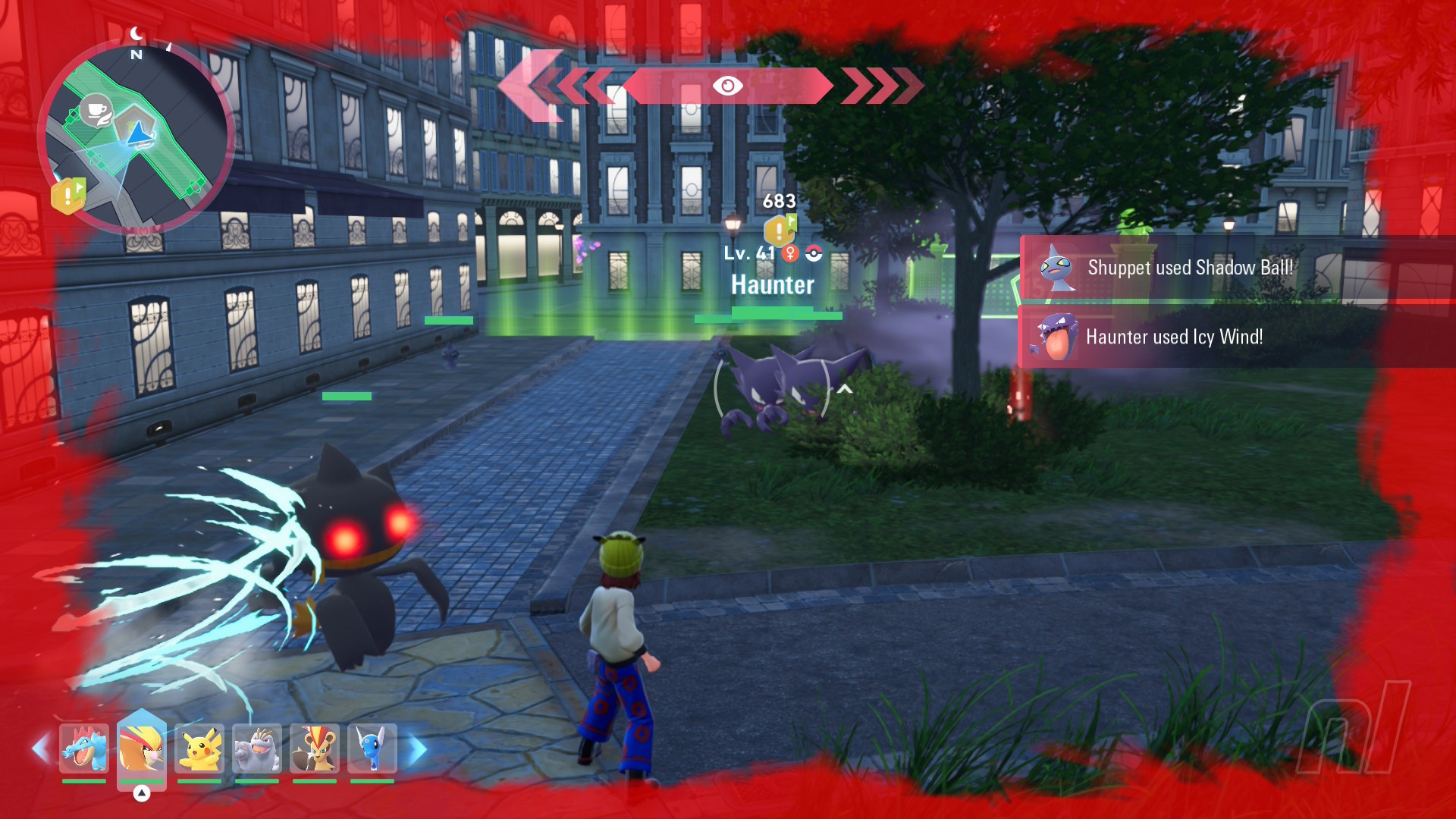This screenshot has height=819, width=1456.
Task: Choose the highlighted Pidgeot party slot
Action: click(x=141, y=748)
